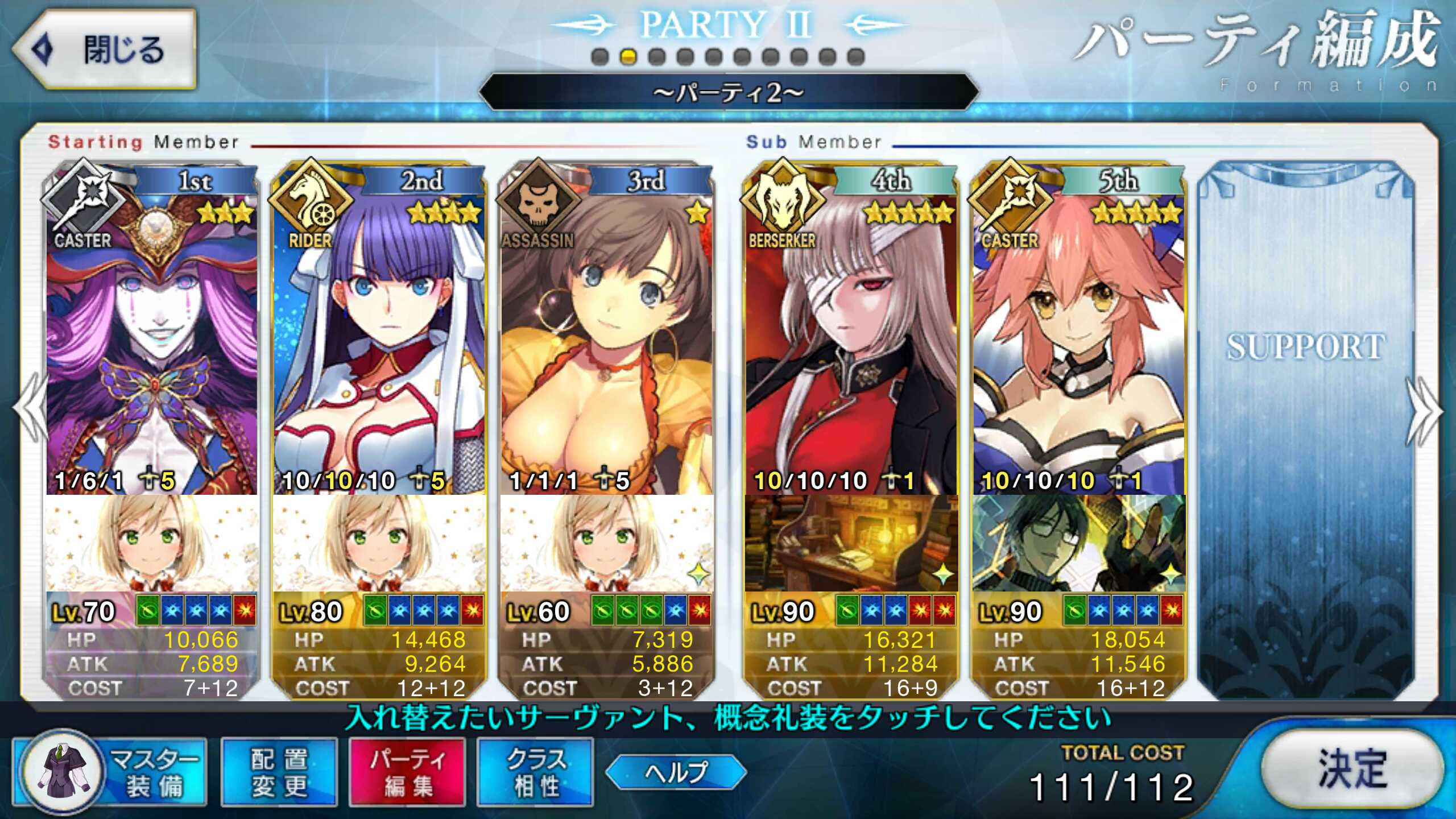Open the ヘルプ help button
1456x819 pixels.
point(676,772)
